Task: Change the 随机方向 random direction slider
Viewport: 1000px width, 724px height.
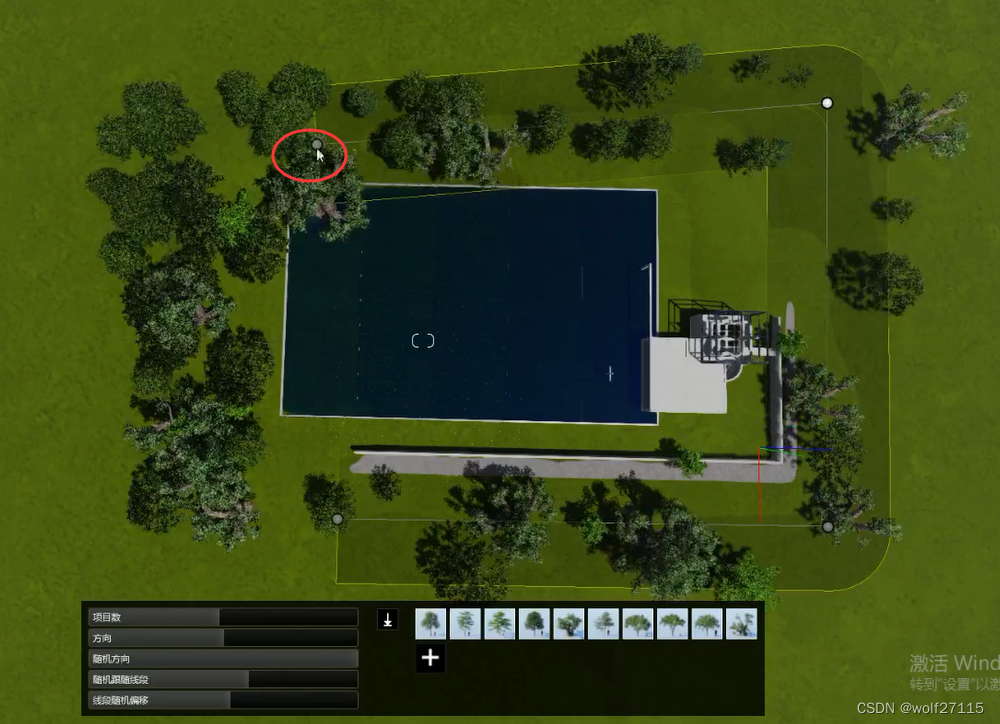Action: (222, 659)
